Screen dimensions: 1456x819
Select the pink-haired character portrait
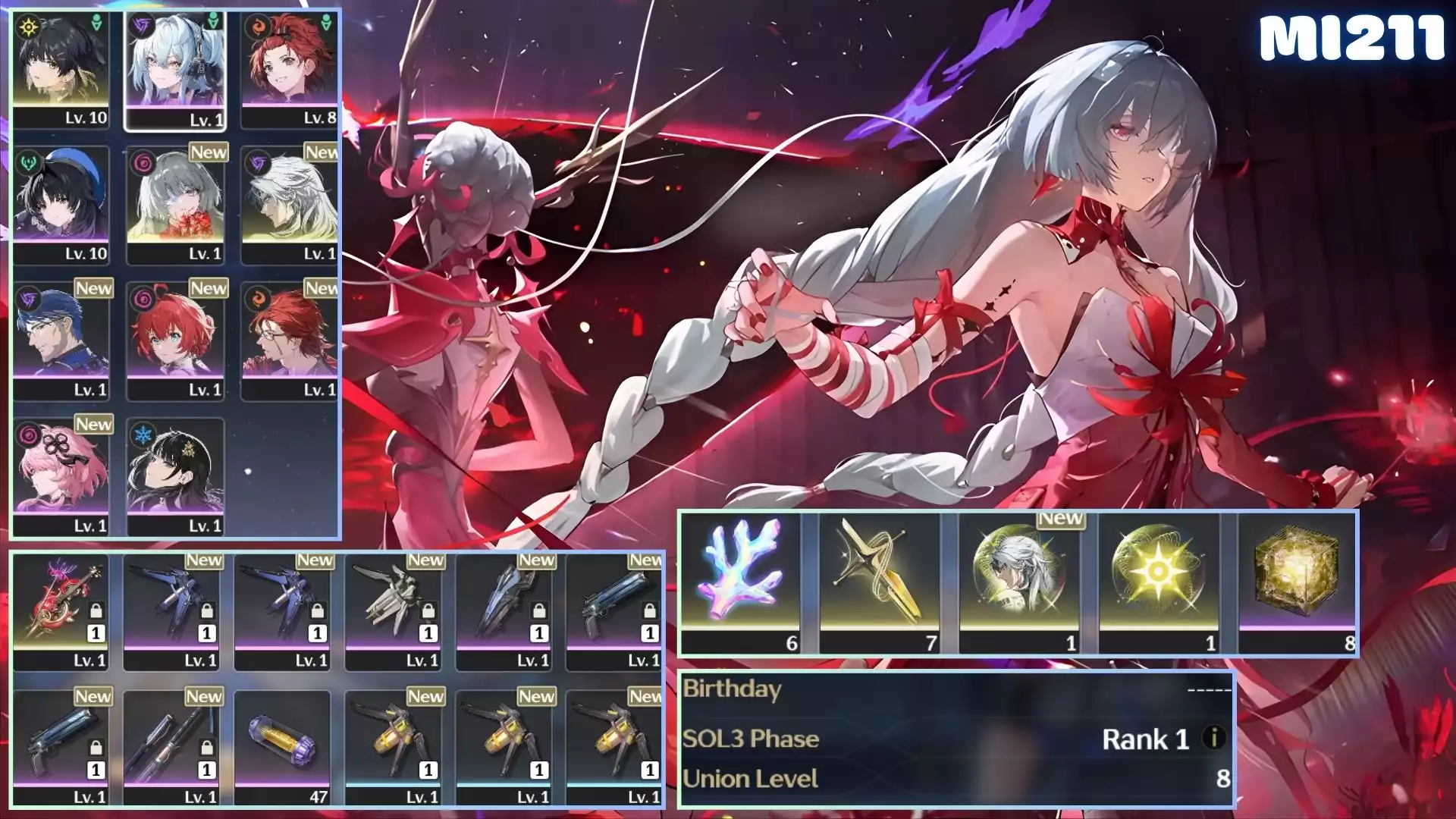[x=61, y=475]
